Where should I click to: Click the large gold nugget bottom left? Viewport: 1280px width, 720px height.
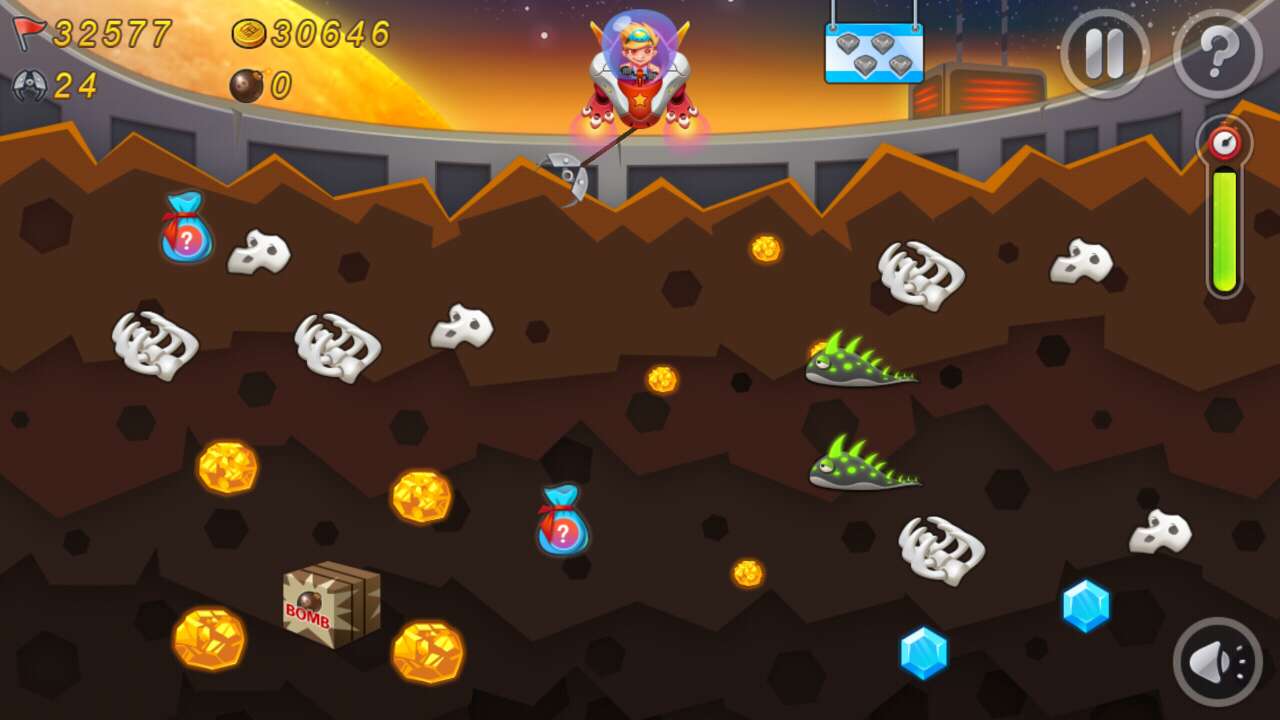pos(210,635)
